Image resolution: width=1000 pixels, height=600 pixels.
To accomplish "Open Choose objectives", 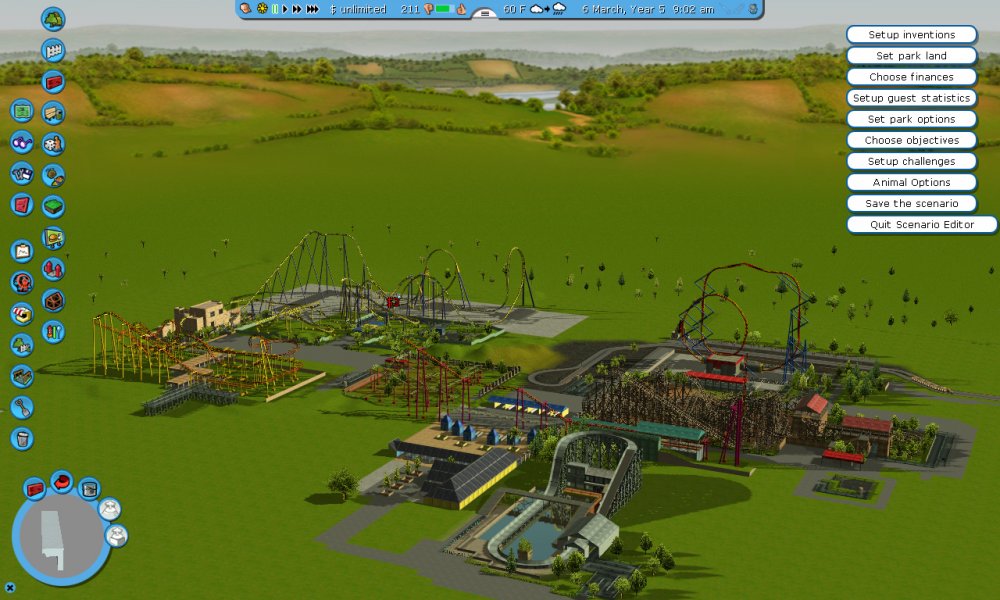I will coord(911,140).
